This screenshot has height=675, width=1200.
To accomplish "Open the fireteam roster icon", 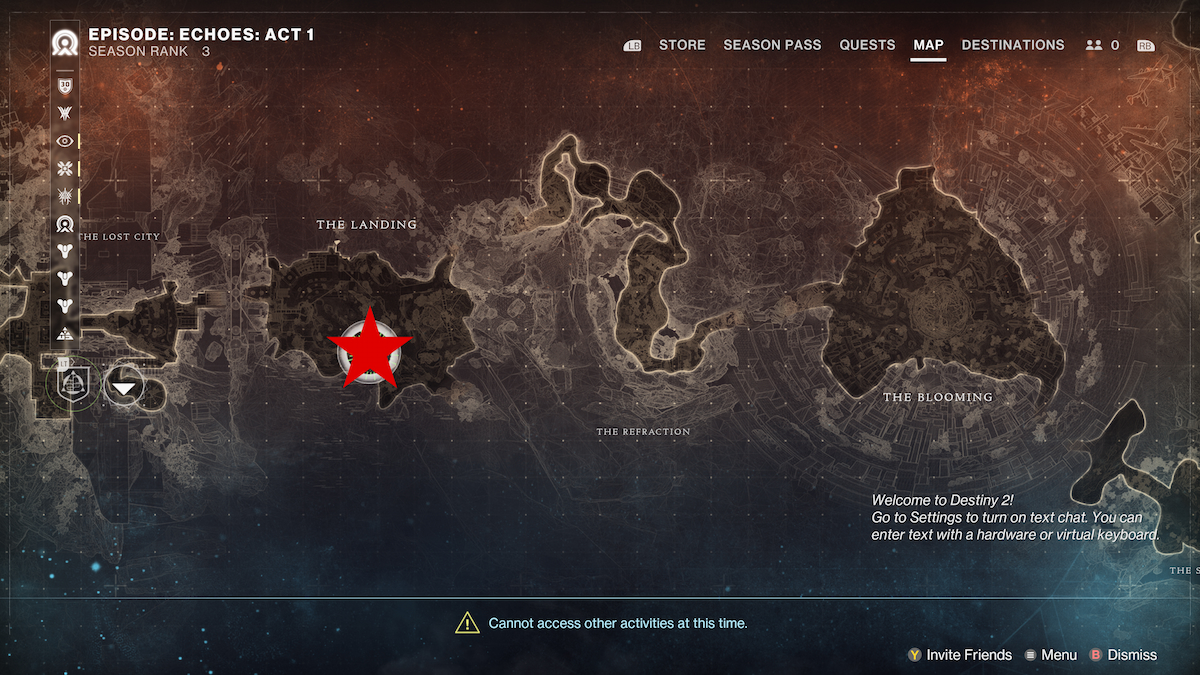I will point(1093,45).
